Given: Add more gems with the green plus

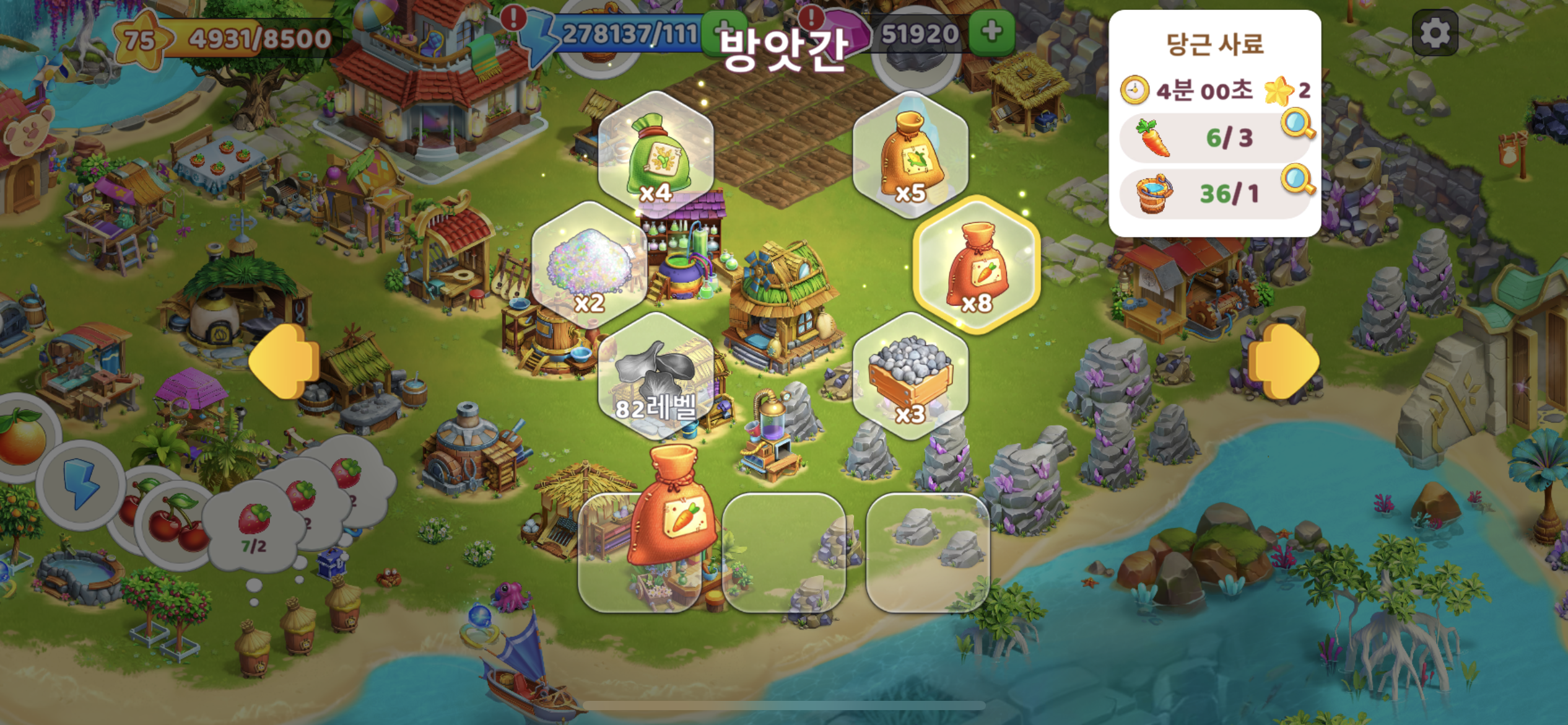Looking at the screenshot, I should tap(991, 32).
